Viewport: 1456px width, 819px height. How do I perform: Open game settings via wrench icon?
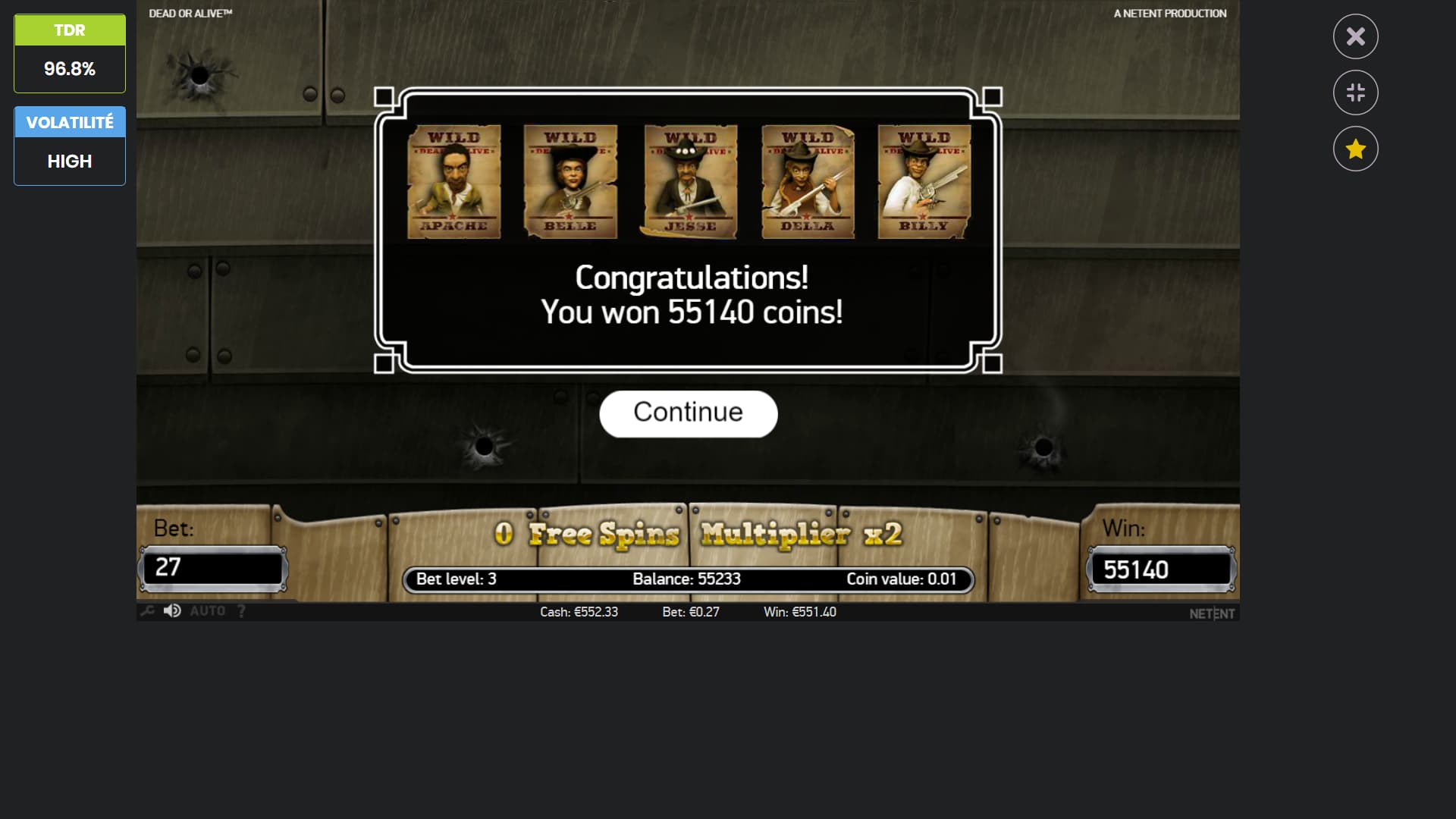[x=147, y=611]
